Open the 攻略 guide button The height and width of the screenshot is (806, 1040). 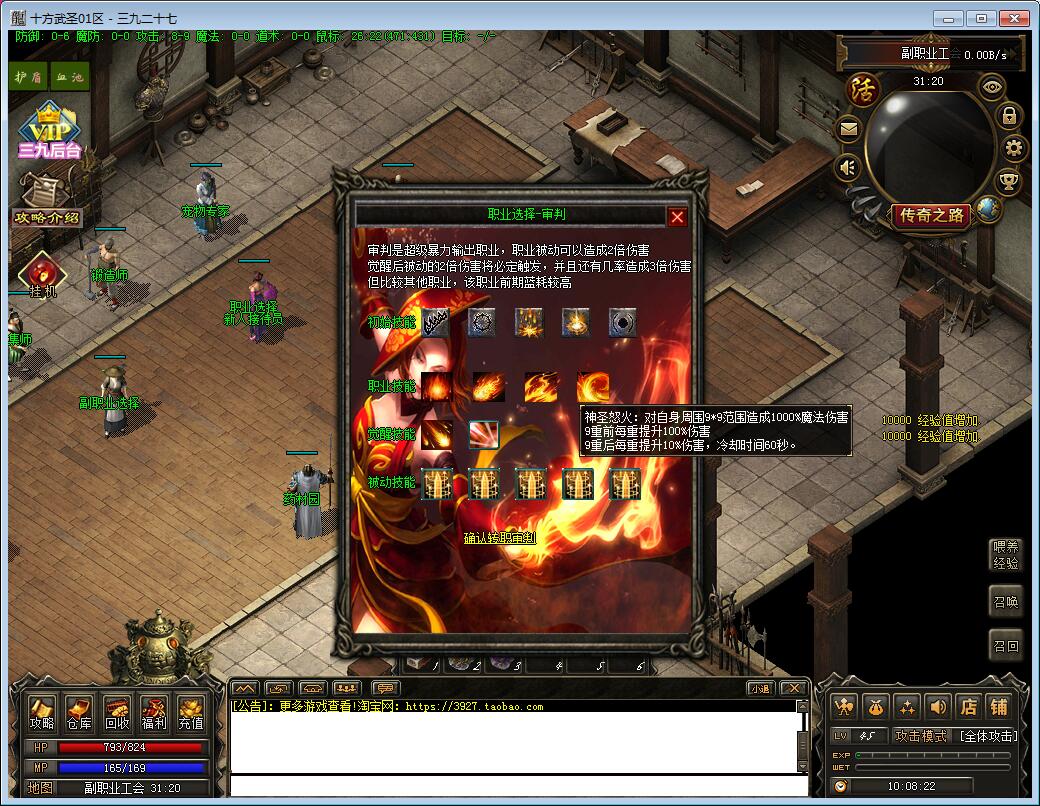[x=41, y=712]
